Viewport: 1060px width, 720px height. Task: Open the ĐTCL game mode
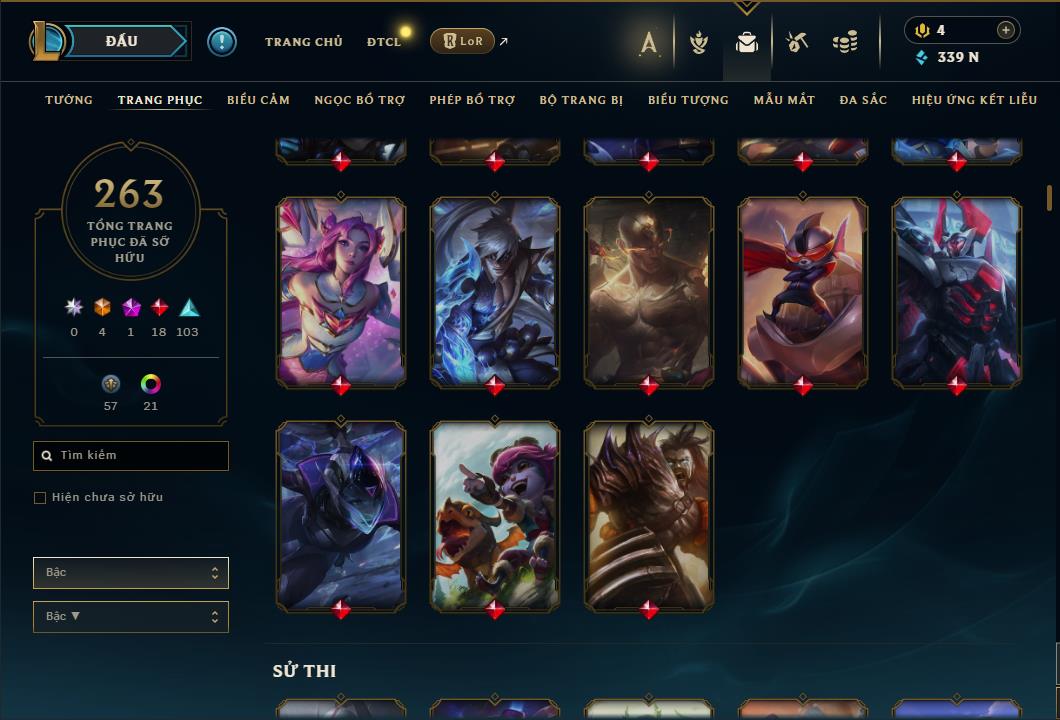click(384, 42)
